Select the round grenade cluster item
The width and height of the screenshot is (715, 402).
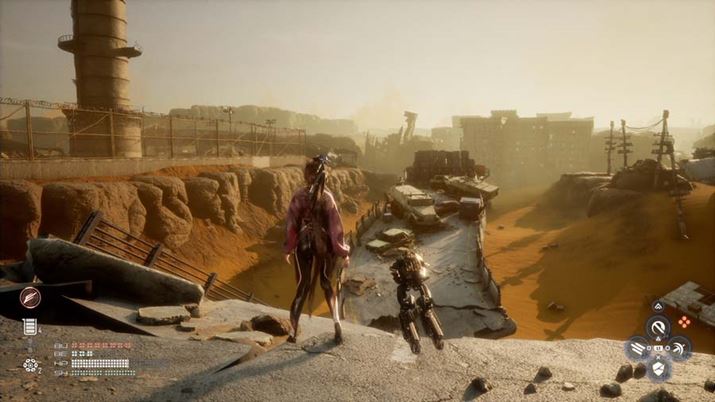31,365
